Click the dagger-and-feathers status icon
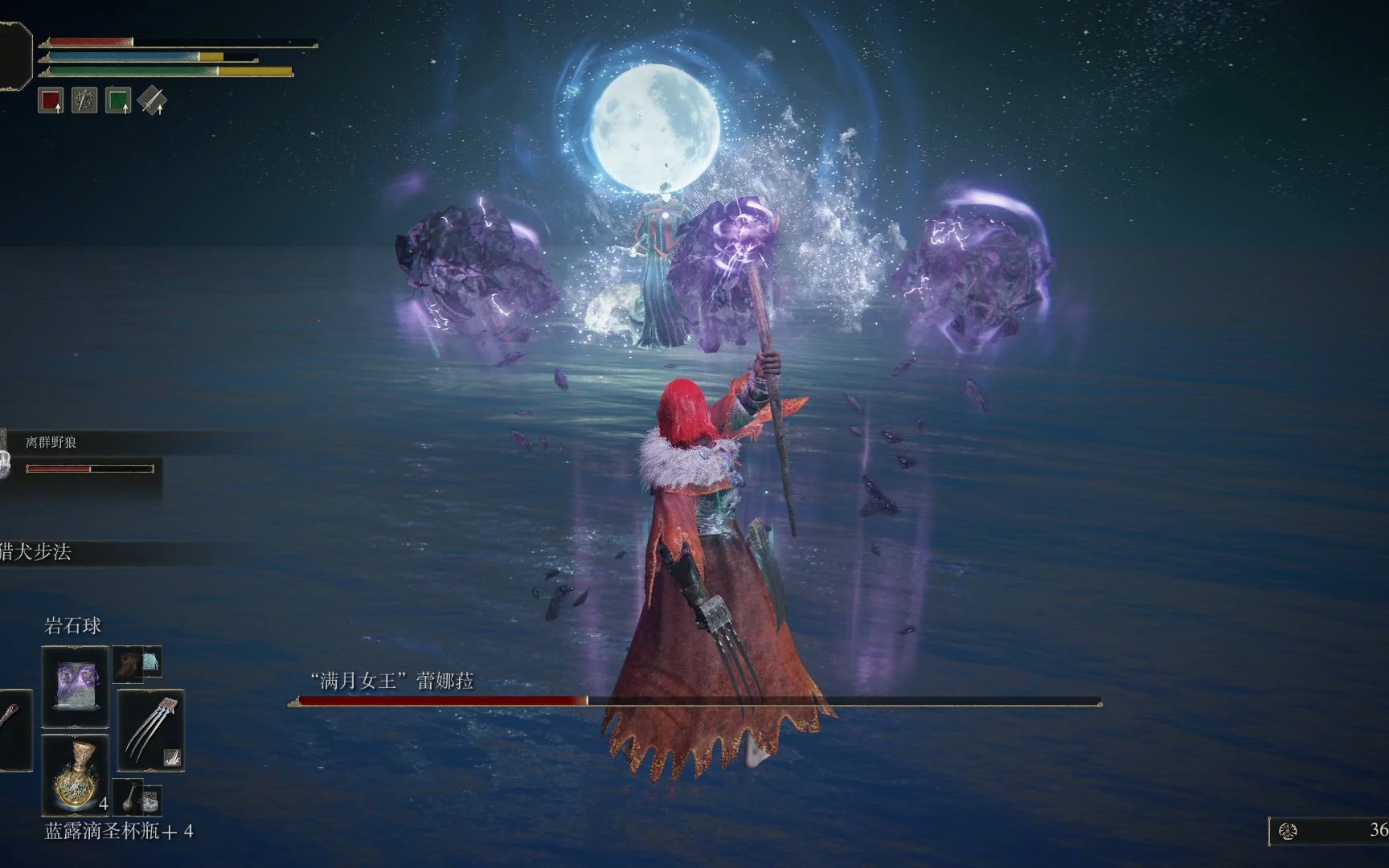The width and height of the screenshot is (1389, 868). coord(84,100)
